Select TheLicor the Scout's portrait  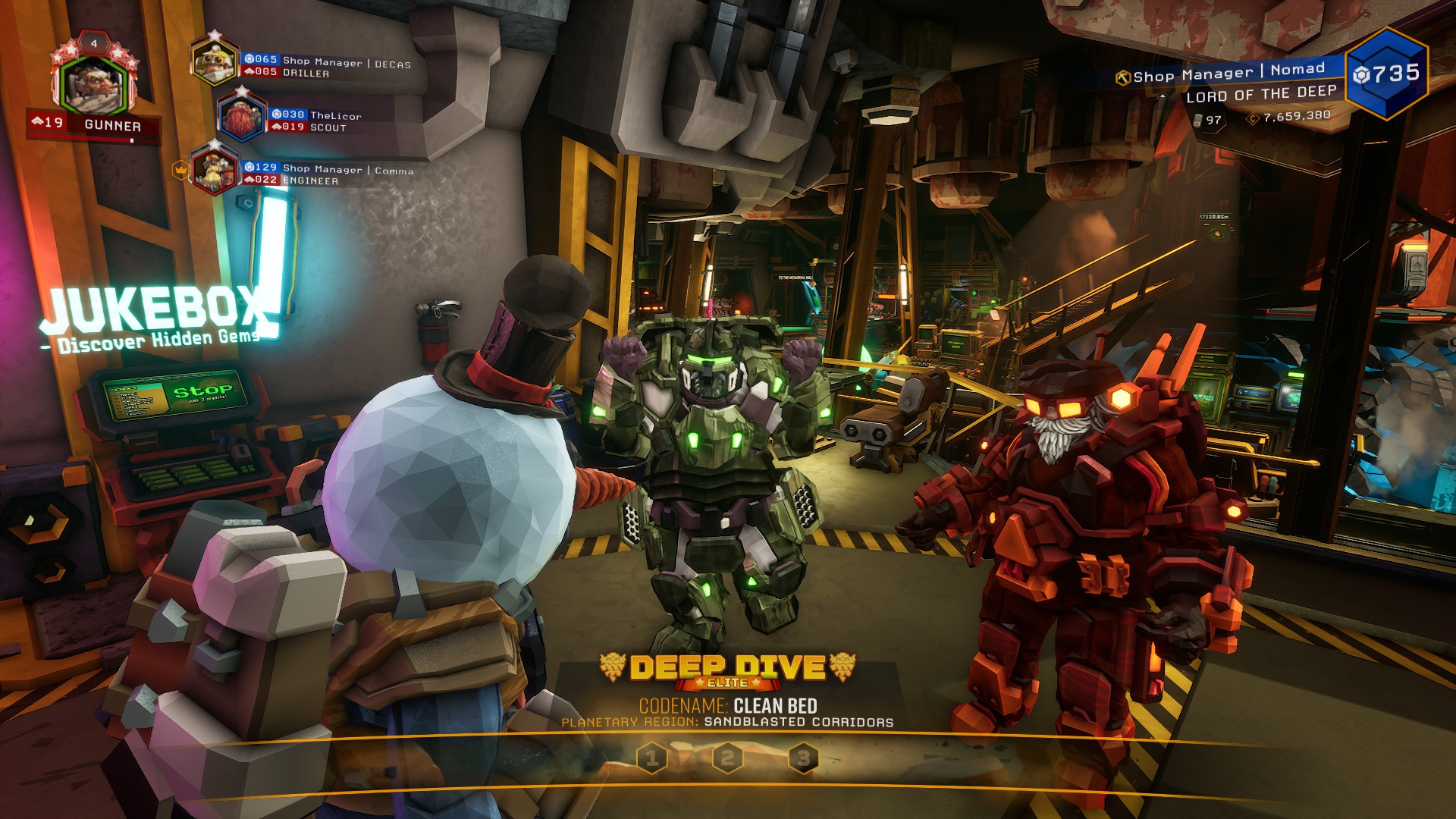tap(241, 116)
